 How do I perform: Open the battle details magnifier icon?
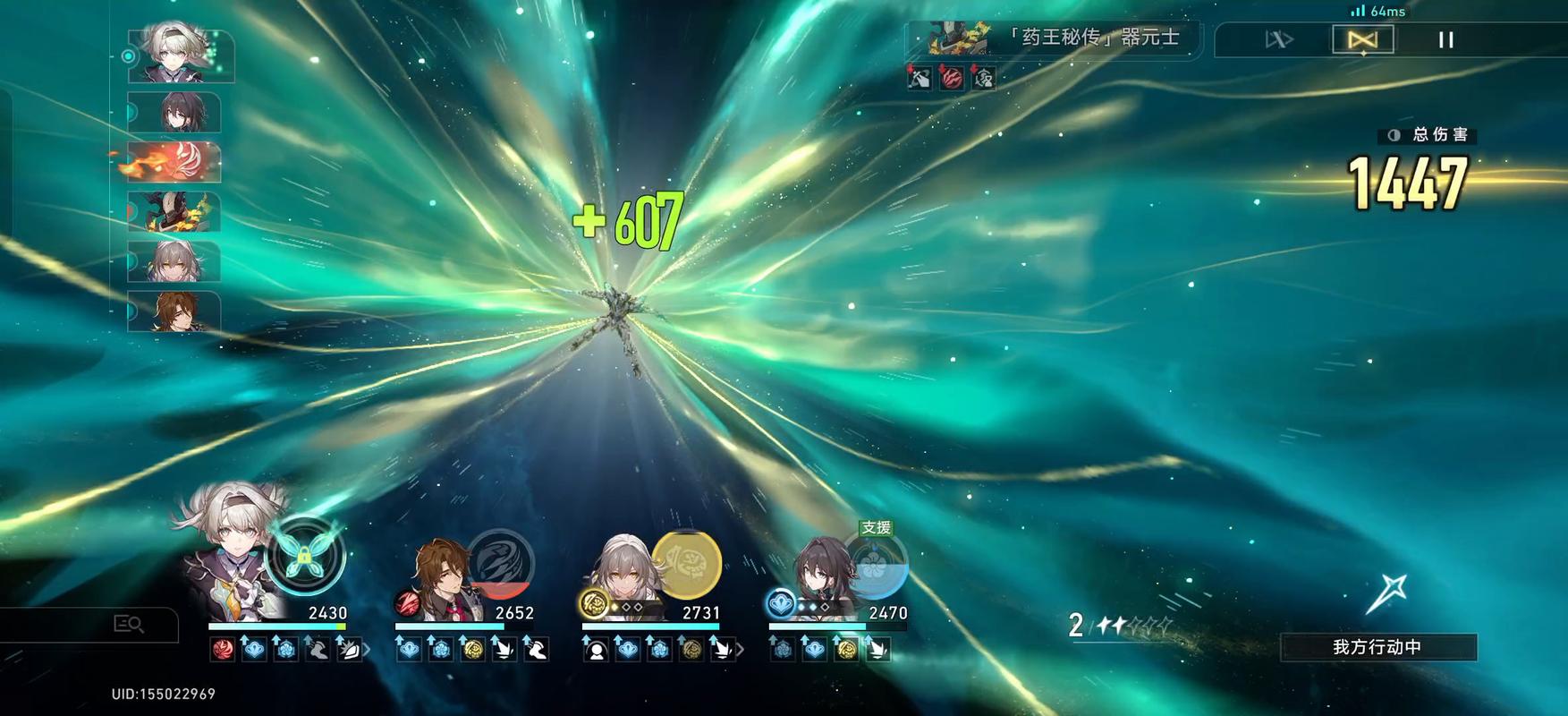pos(129,624)
